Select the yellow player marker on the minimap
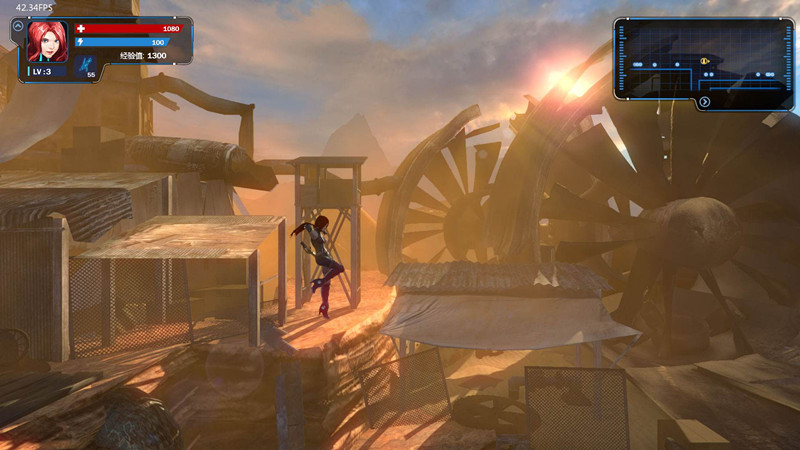Viewport: 800px width, 450px height. coord(705,61)
